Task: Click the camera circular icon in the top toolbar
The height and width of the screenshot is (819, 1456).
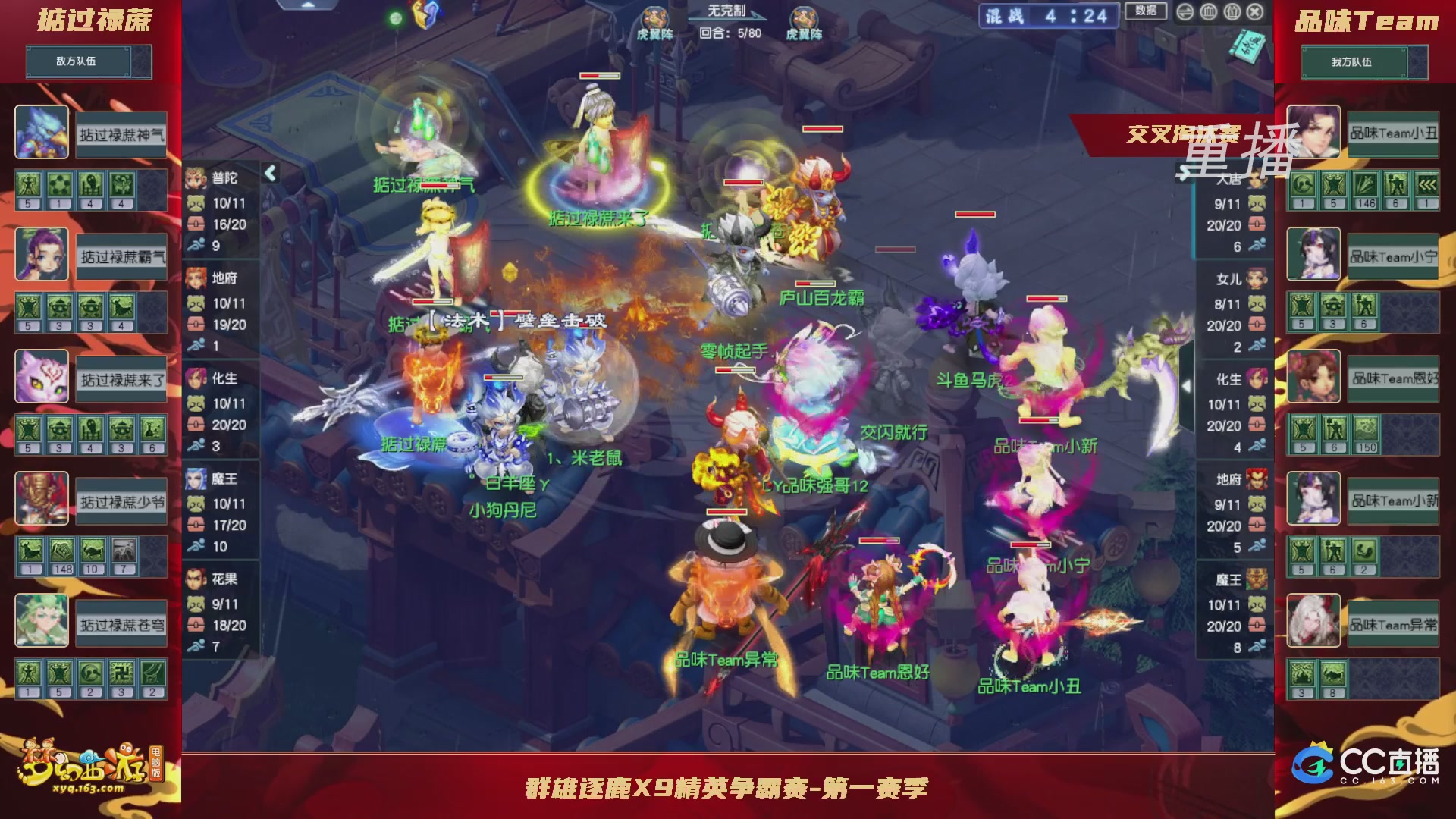Action: (1232, 14)
